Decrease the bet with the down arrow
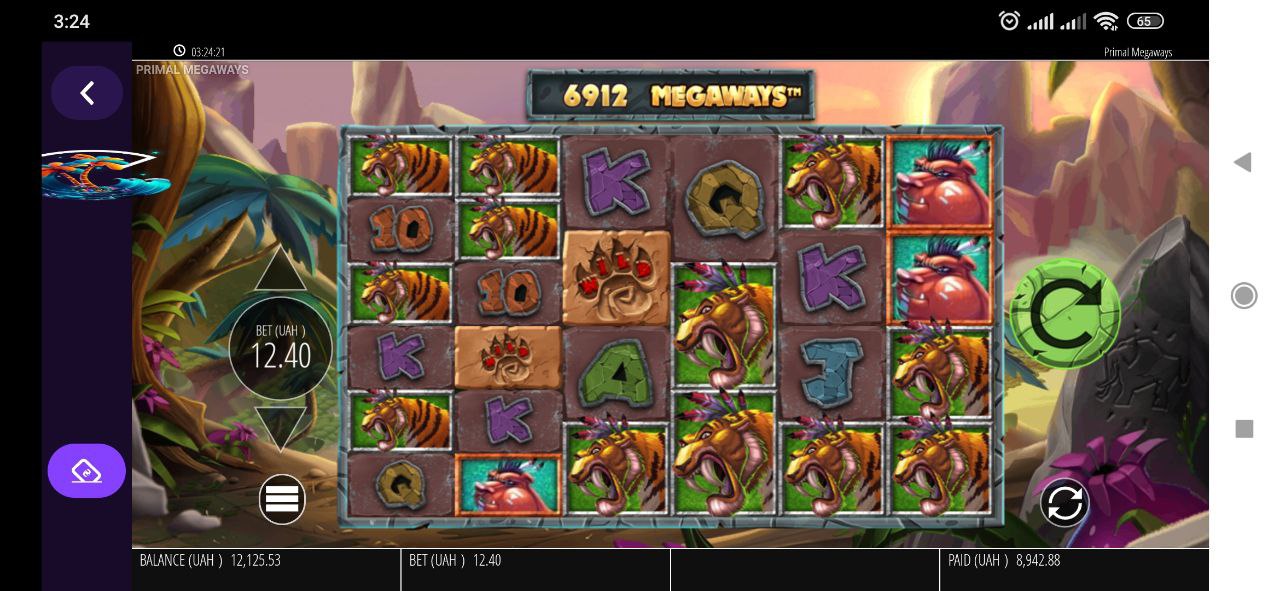This screenshot has width=1280, height=591. pos(280,427)
